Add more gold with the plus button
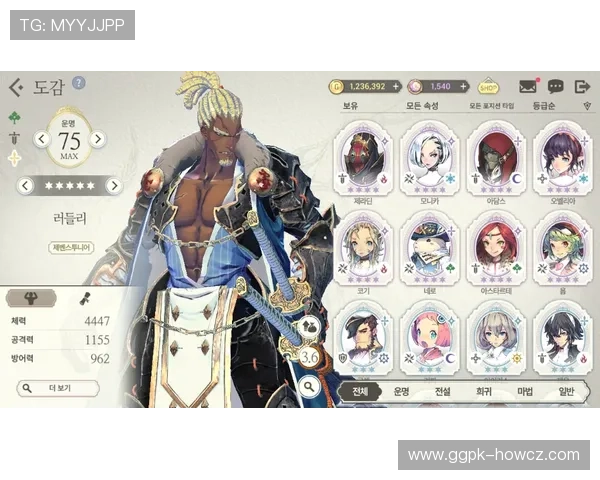The image size is (600, 480). [396, 87]
